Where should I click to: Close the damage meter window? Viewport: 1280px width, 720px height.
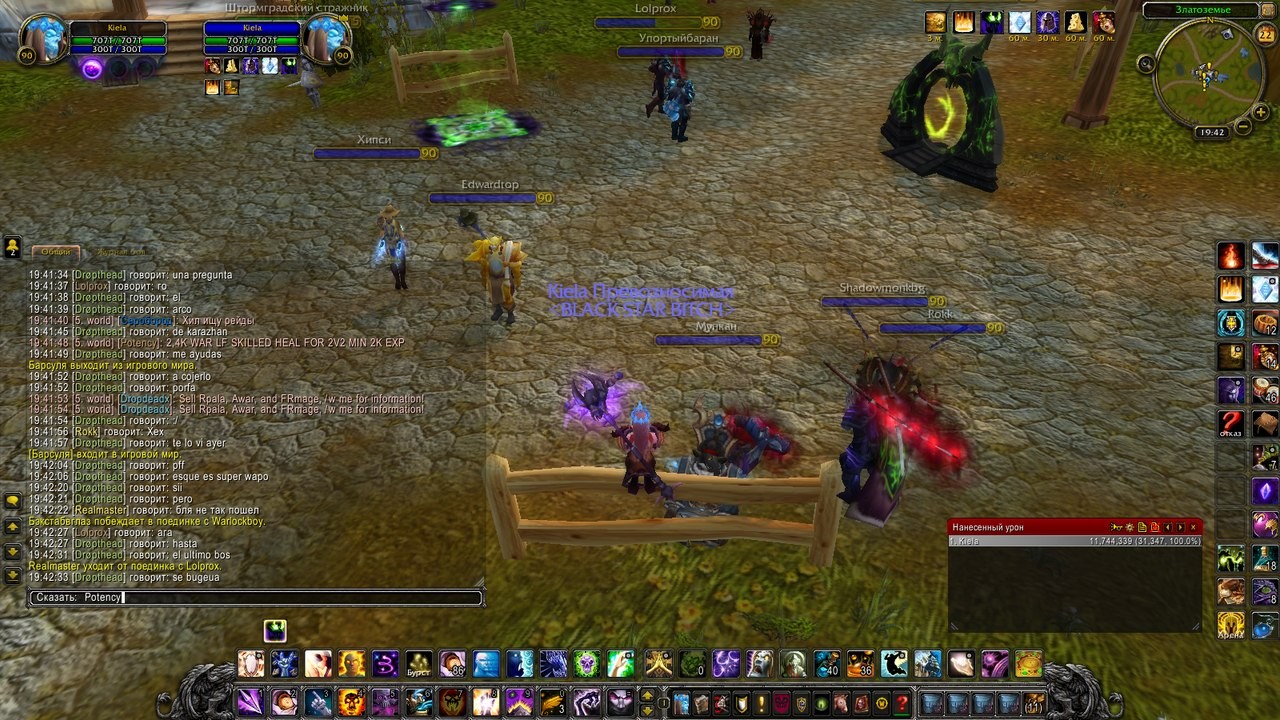pos(1193,527)
